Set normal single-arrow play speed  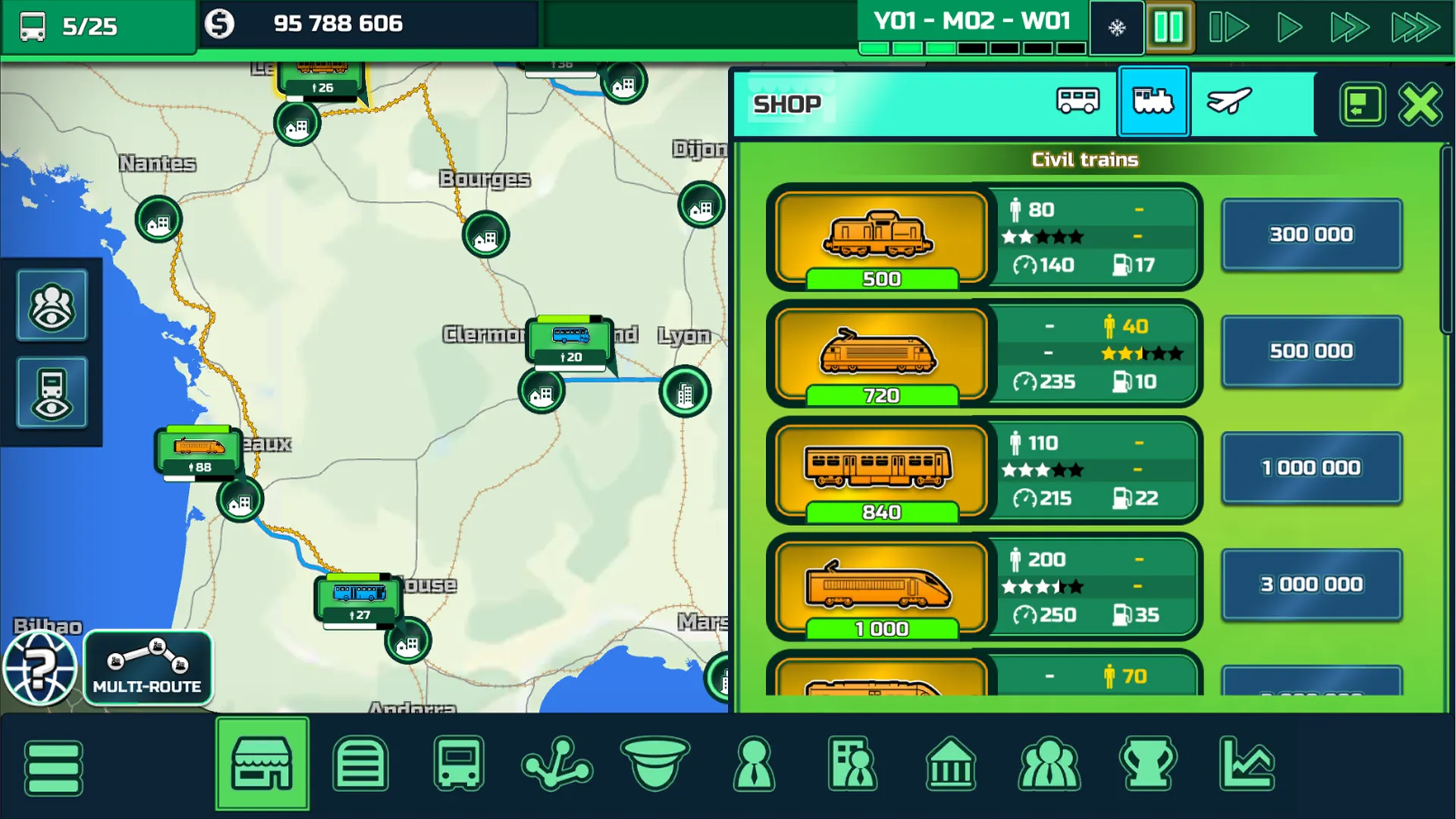point(1288,28)
